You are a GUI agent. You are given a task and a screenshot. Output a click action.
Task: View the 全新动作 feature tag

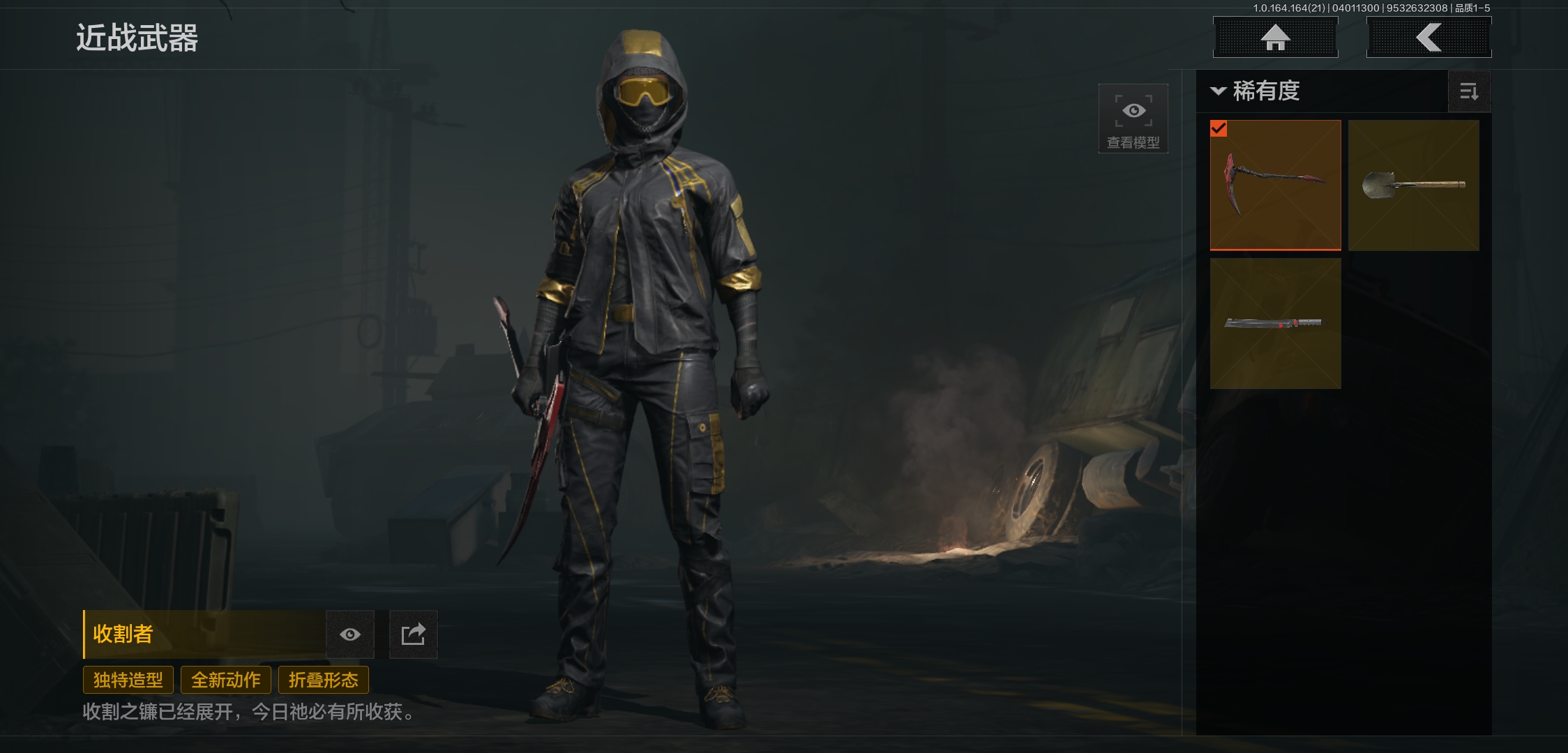coord(226,680)
